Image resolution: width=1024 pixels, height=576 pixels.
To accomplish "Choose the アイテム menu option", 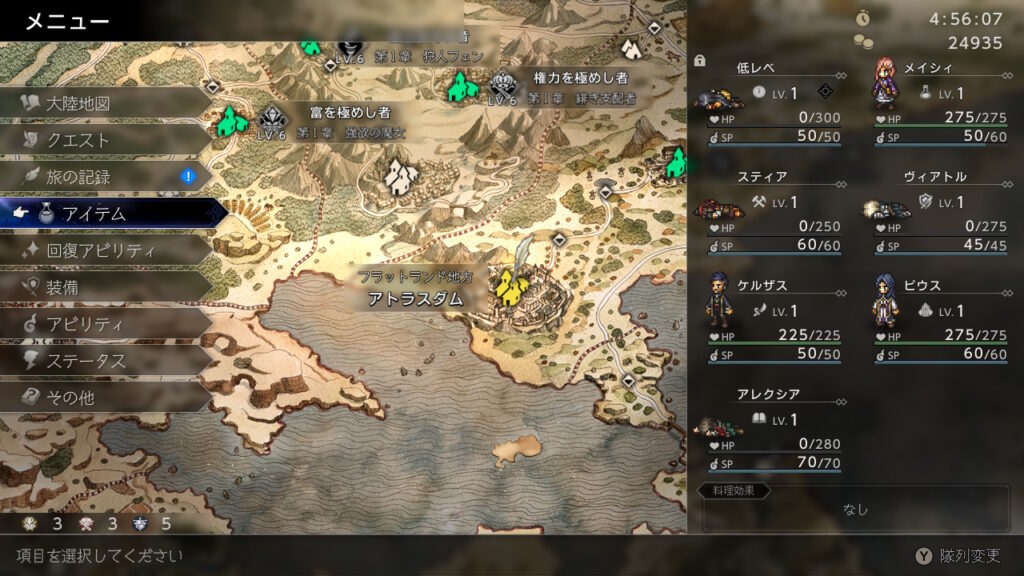I will tap(95, 214).
